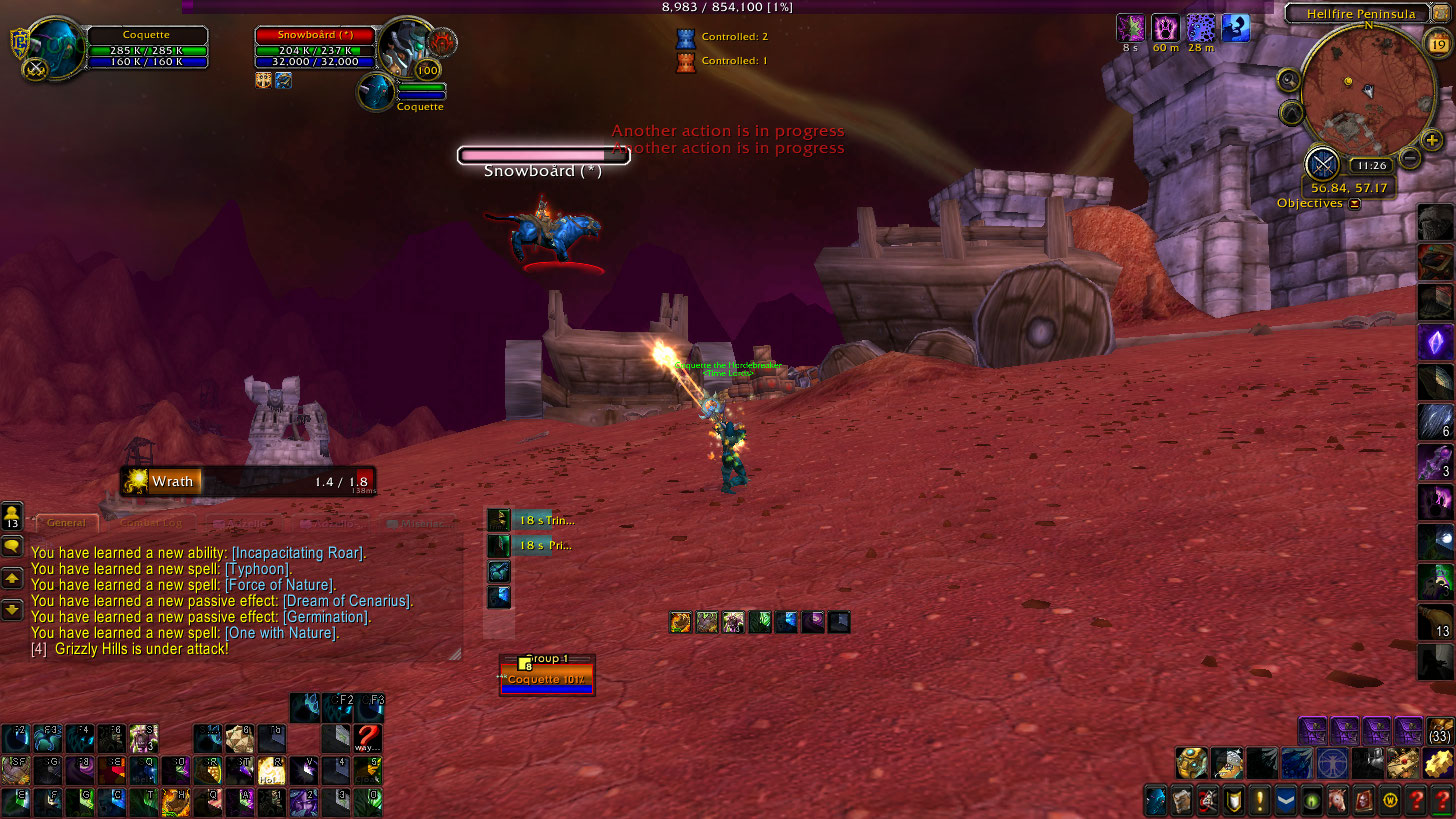Open the calendar button showing 19

point(1437,43)
